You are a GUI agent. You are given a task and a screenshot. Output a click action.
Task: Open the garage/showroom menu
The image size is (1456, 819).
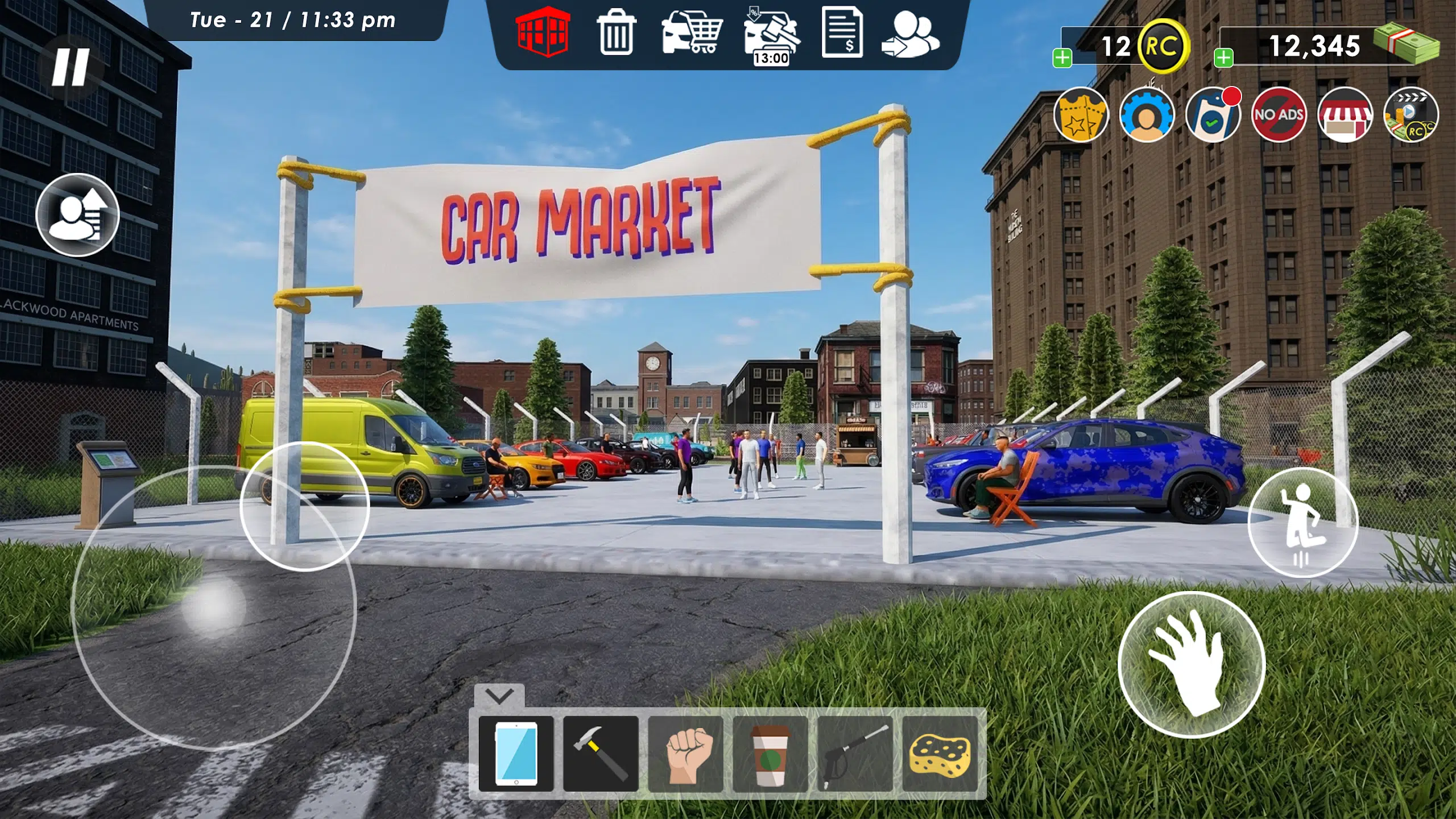[x=543, y=34]
